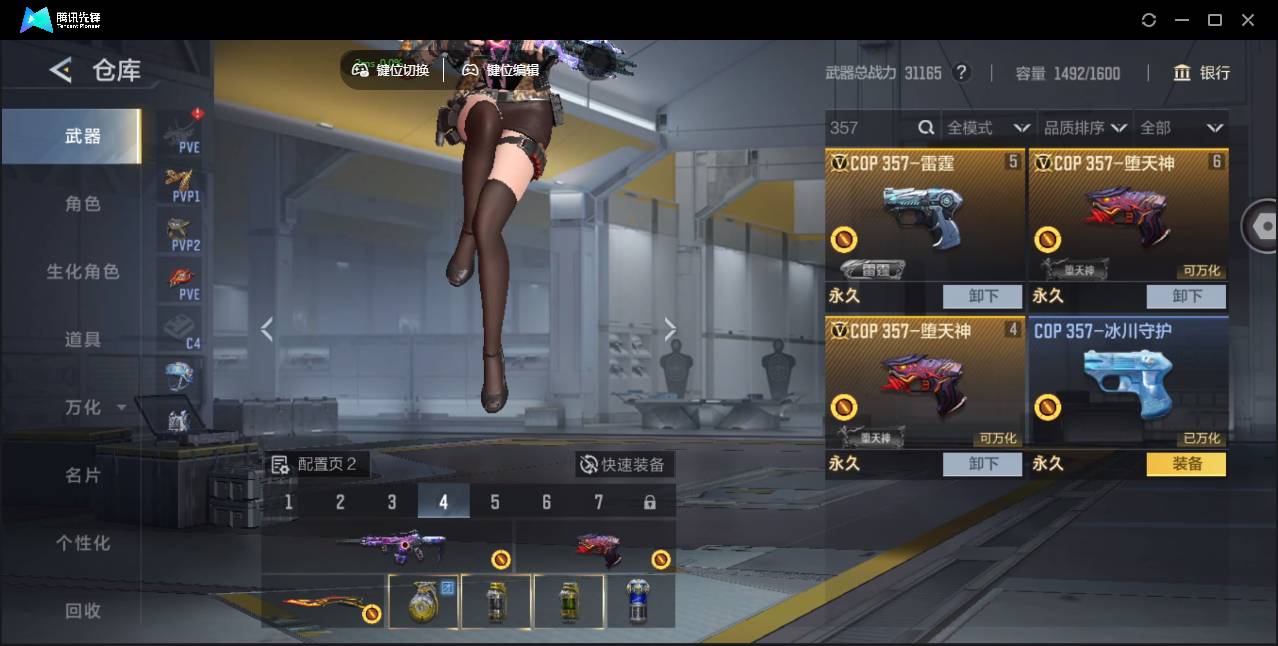1278x646 pixels.
Task: Close the emulator window
Action: [x=1248, y=20]
